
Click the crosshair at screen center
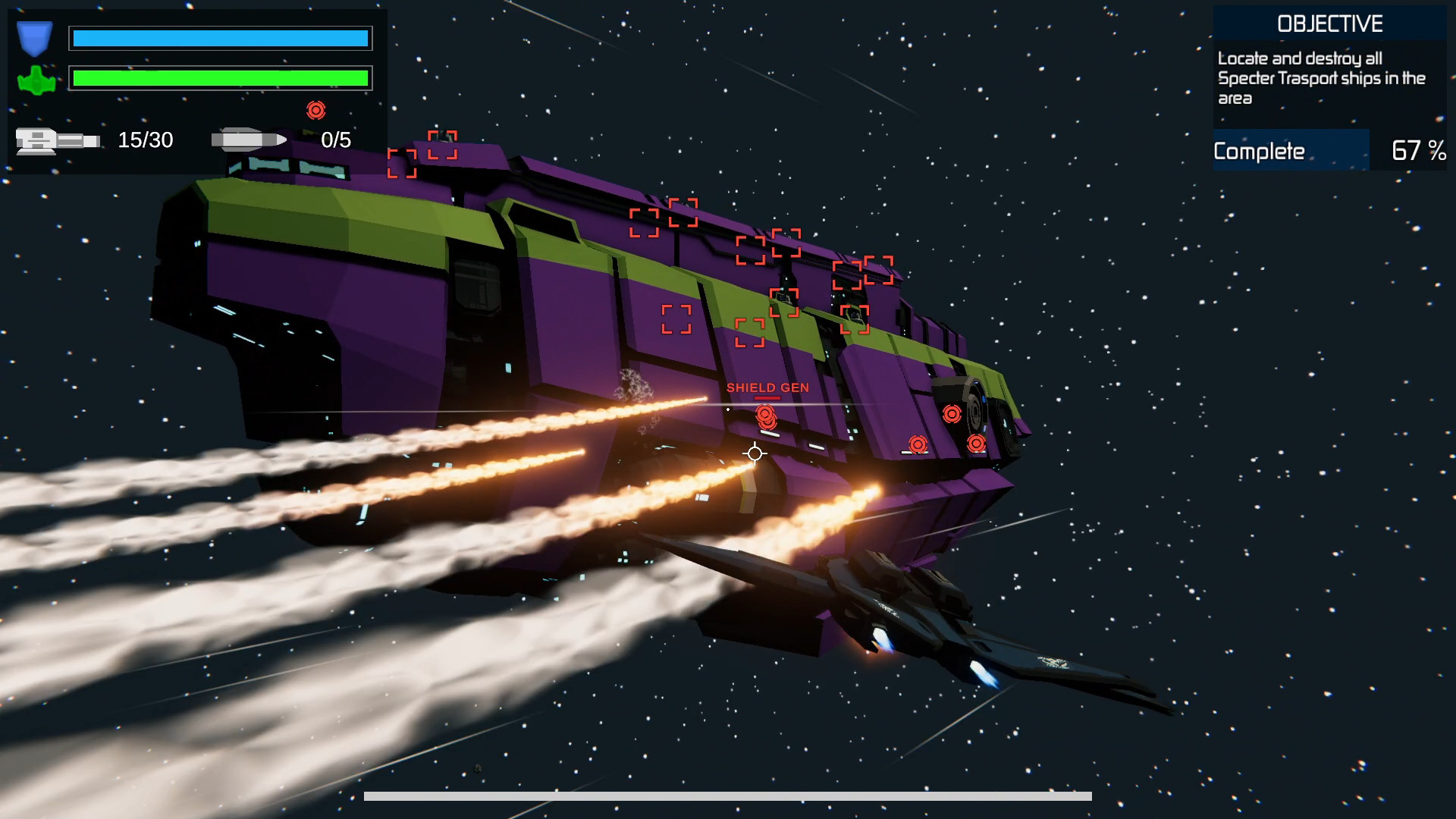754,453
